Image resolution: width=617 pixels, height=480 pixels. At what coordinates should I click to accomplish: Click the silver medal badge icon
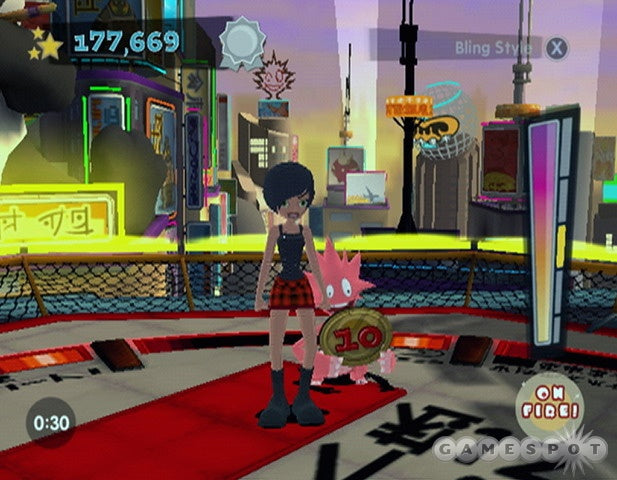click(x=240, y=44)
